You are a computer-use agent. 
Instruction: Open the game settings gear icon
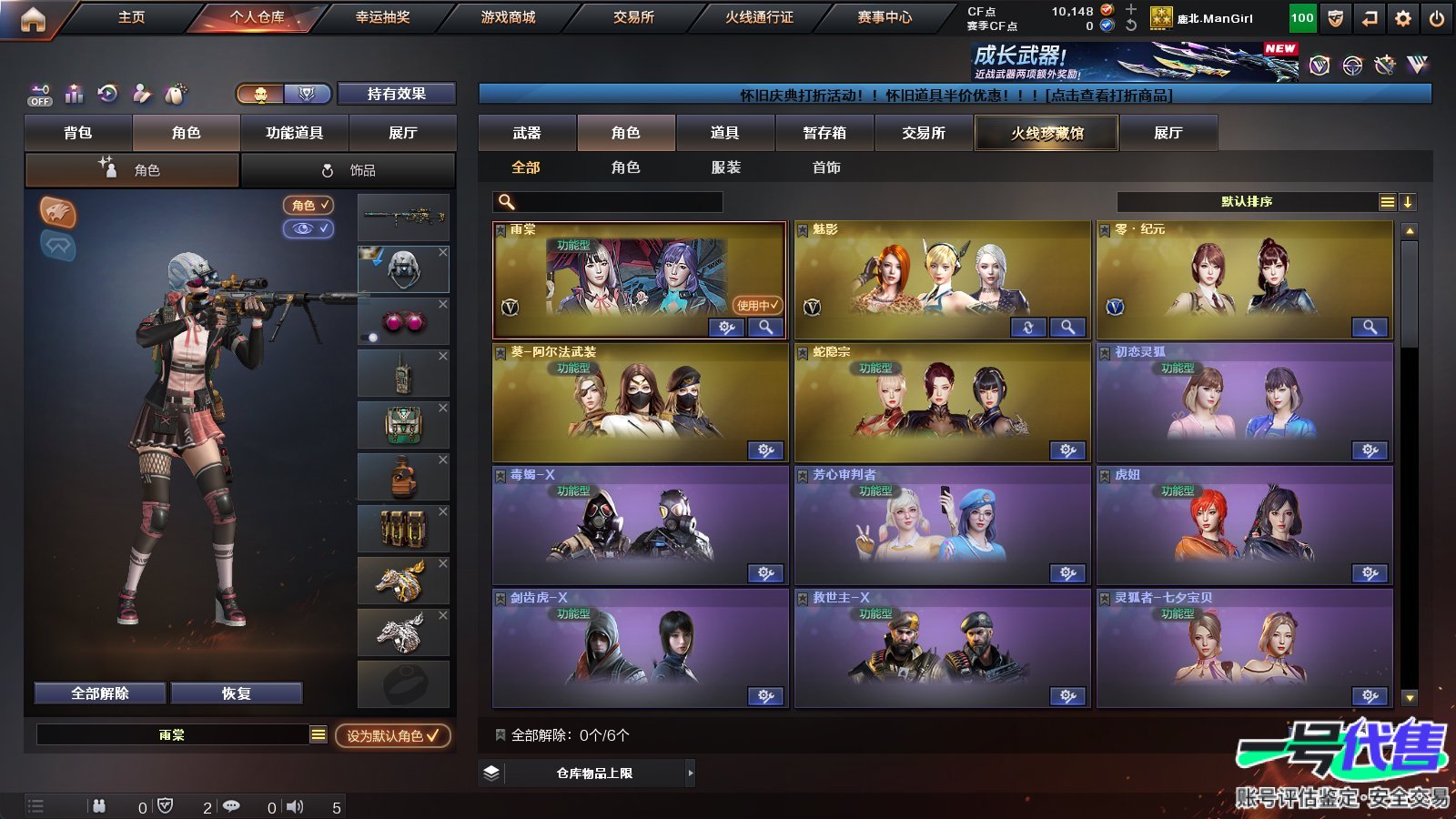[x=1402, y=16]
